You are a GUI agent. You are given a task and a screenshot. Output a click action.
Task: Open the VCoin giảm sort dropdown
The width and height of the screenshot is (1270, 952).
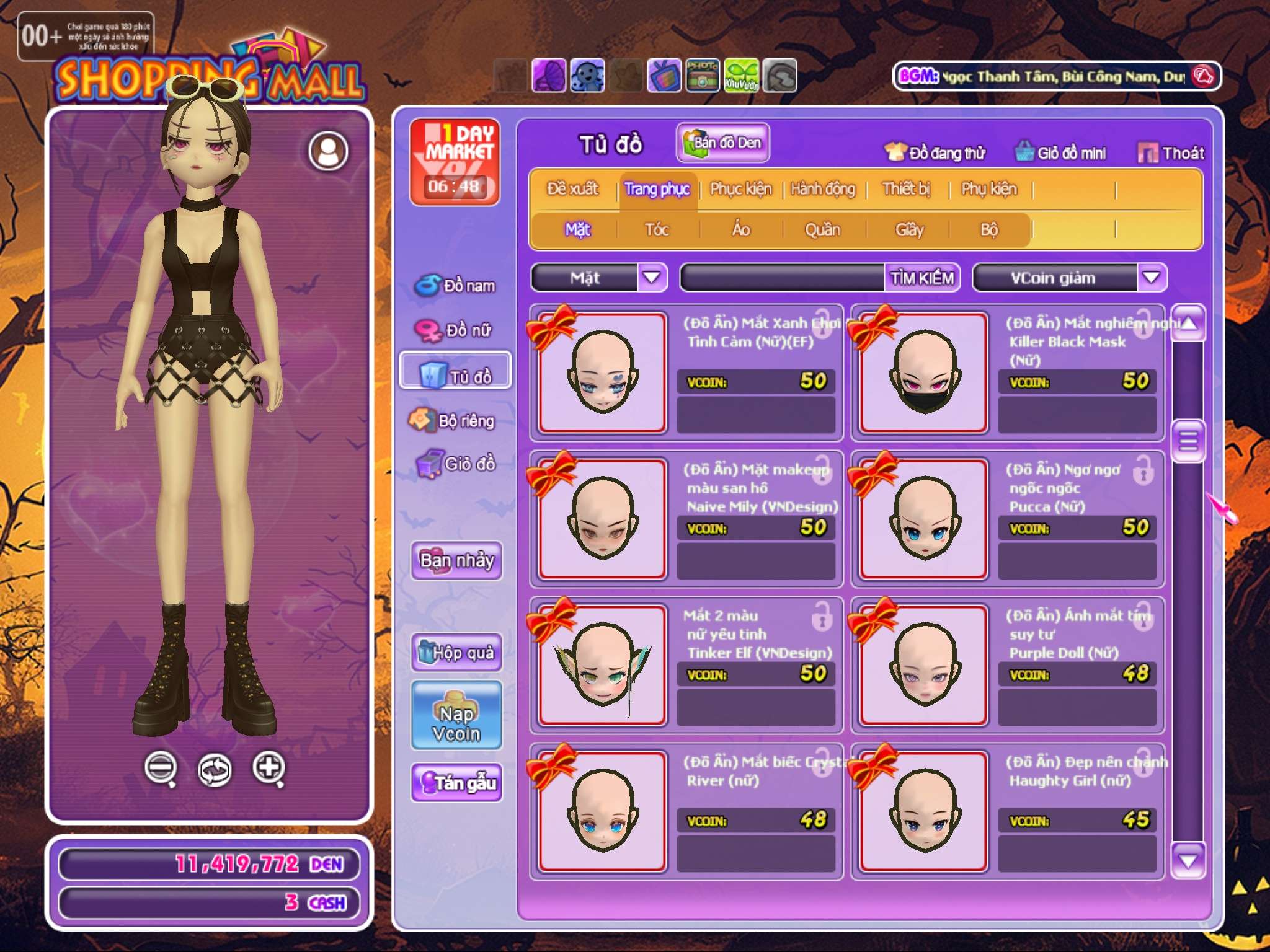[x=1151, y=277]
